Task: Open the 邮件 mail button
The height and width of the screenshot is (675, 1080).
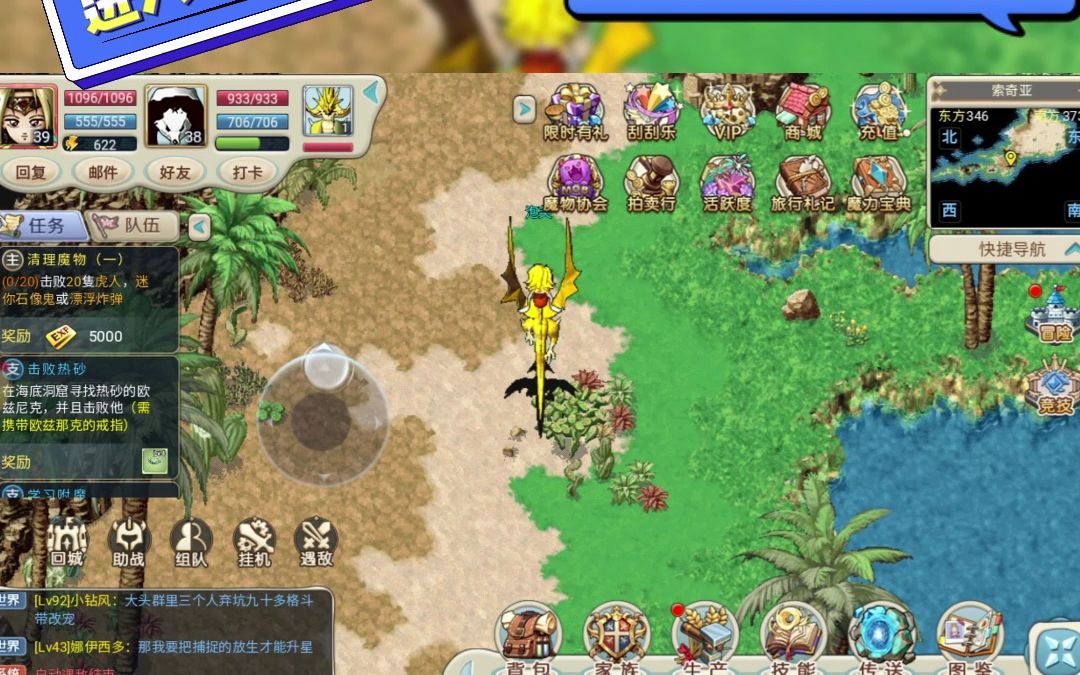Action: 103,172
